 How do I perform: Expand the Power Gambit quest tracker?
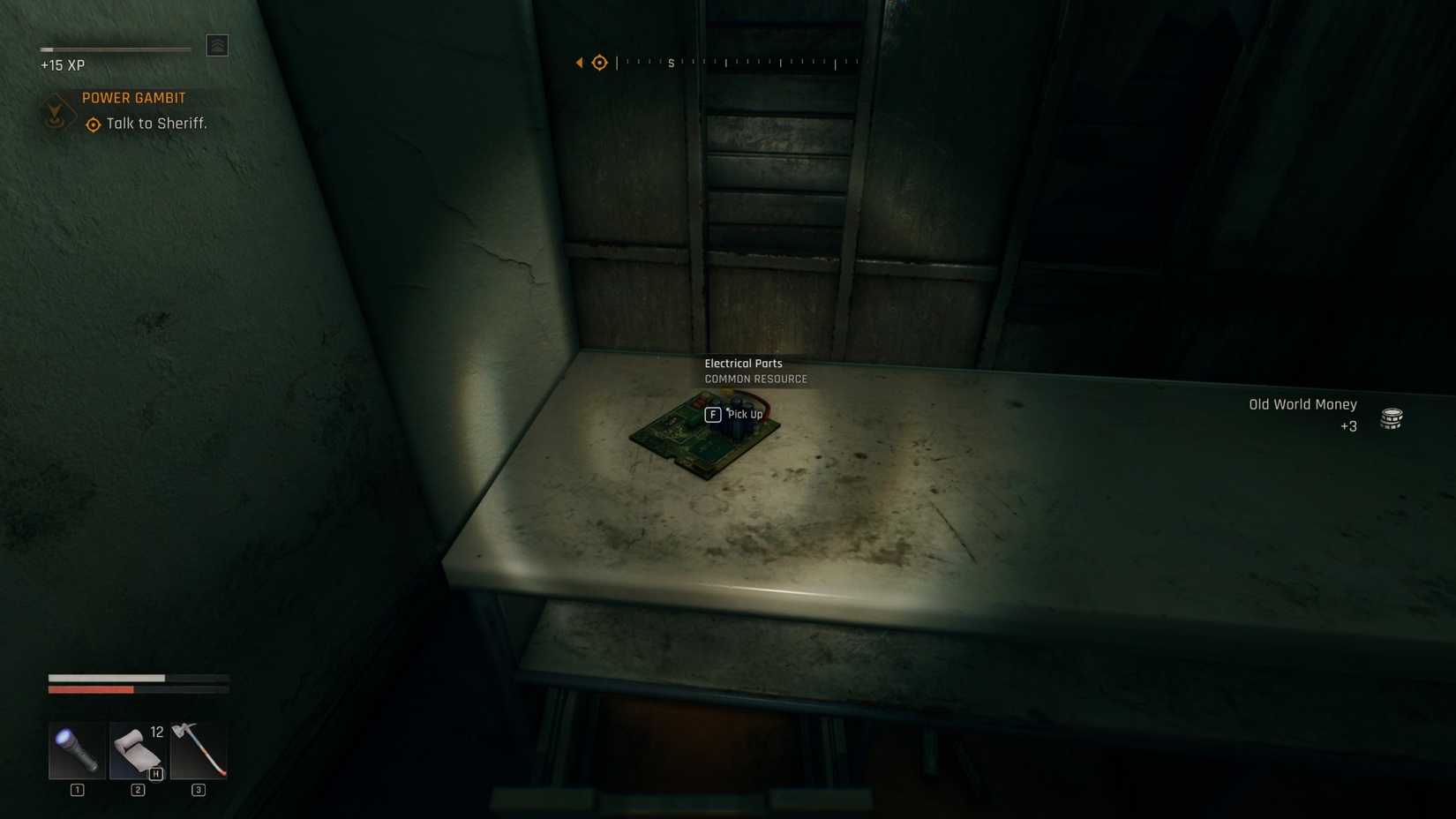133,97
